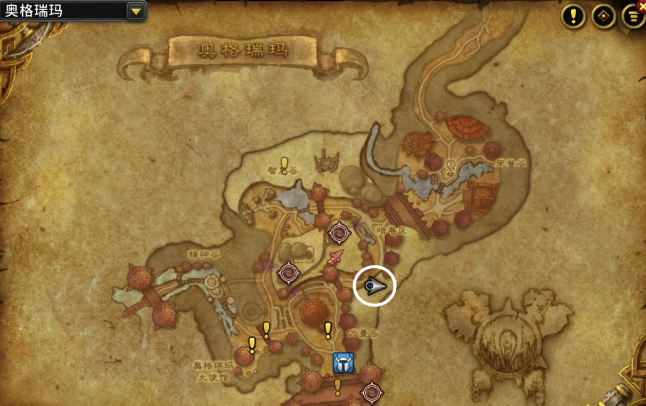Select the pink winged flight marker

(337, 259)
